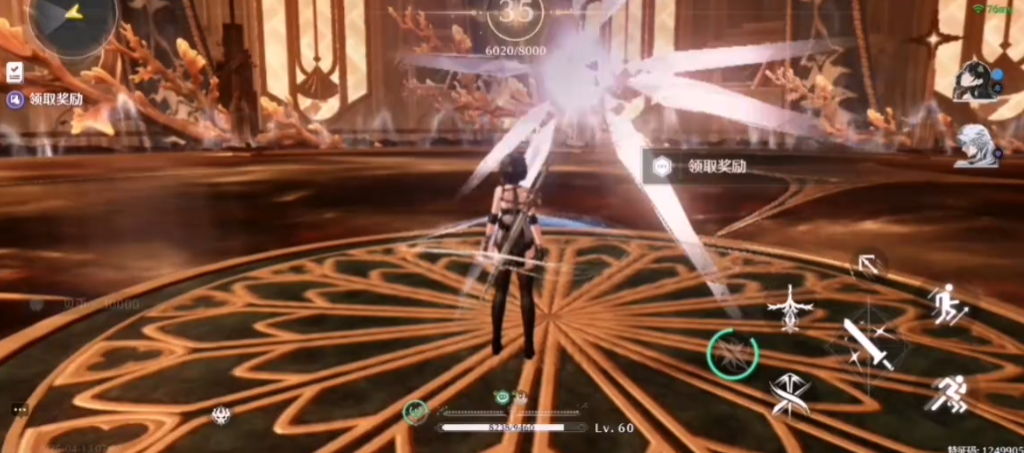Image resolution: width=1024 pixels, height=453 pixels.
Task: Activate the winged sword resonance skill
Action: (790, 307)
